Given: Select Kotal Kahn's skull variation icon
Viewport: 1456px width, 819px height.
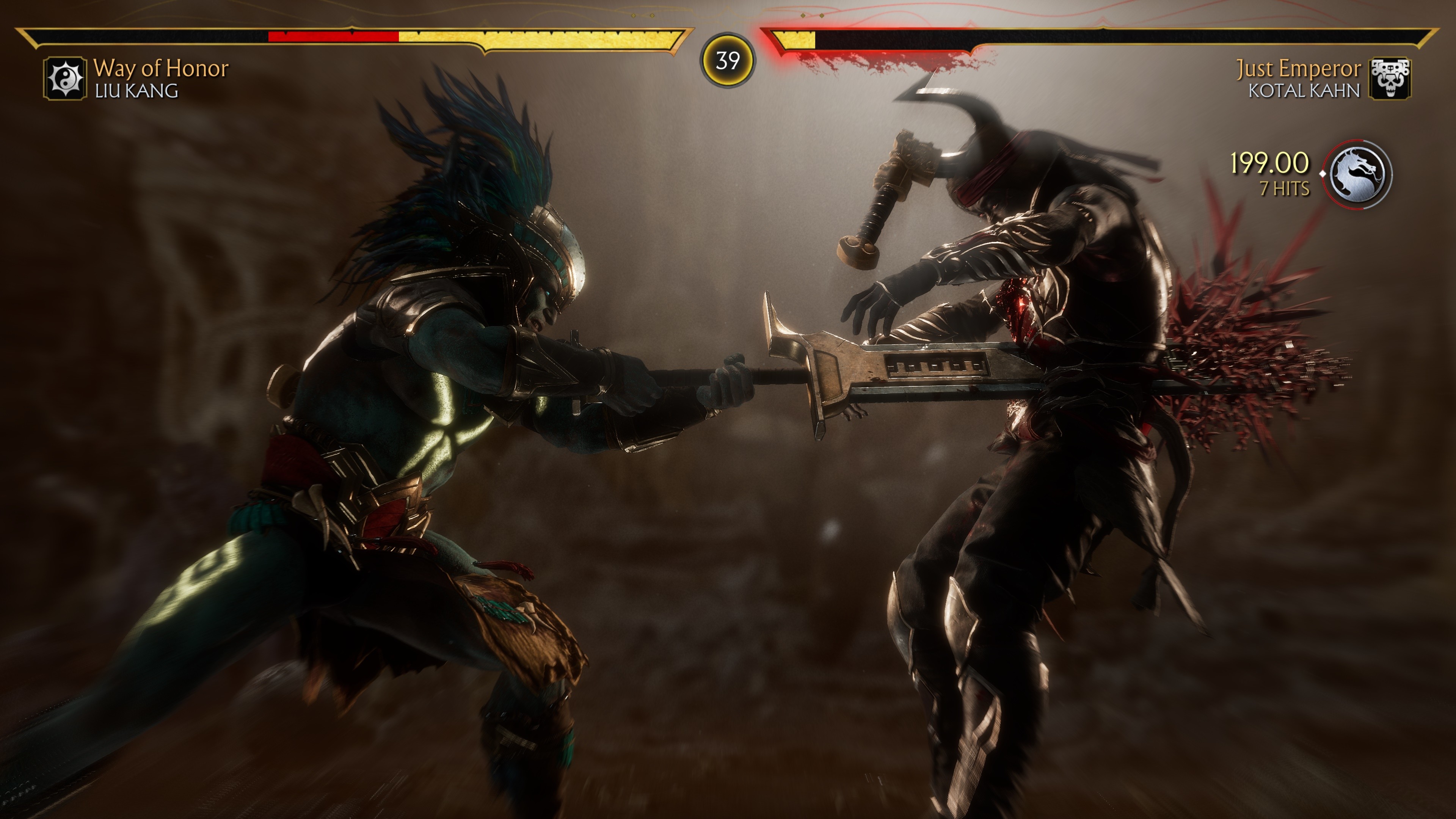Looking at the screenshot, I should pyautogui.click(x=1389, y=78).
